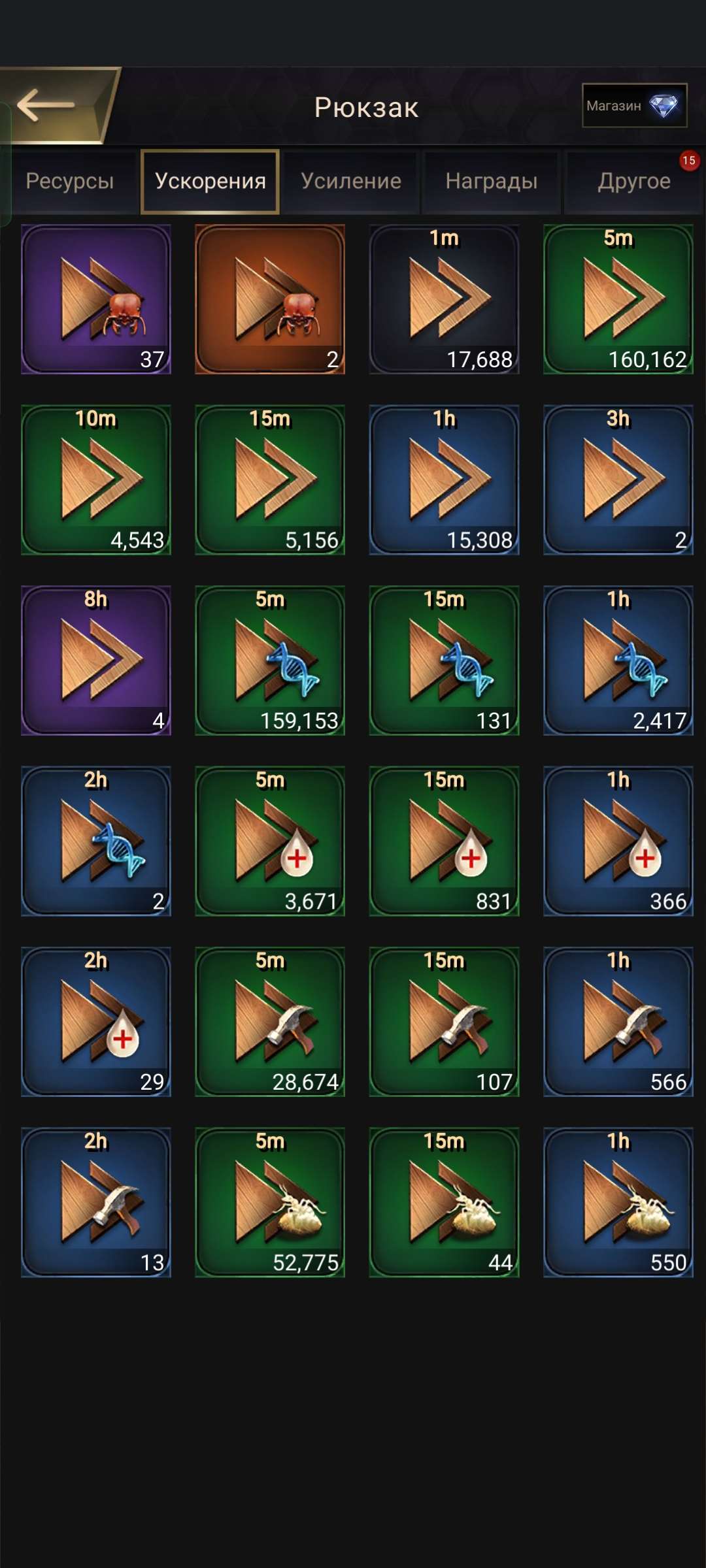Select the purple ant speedup with 37
The width and height of the screenshot is (706, 1568).
click(x=96, y=299)
